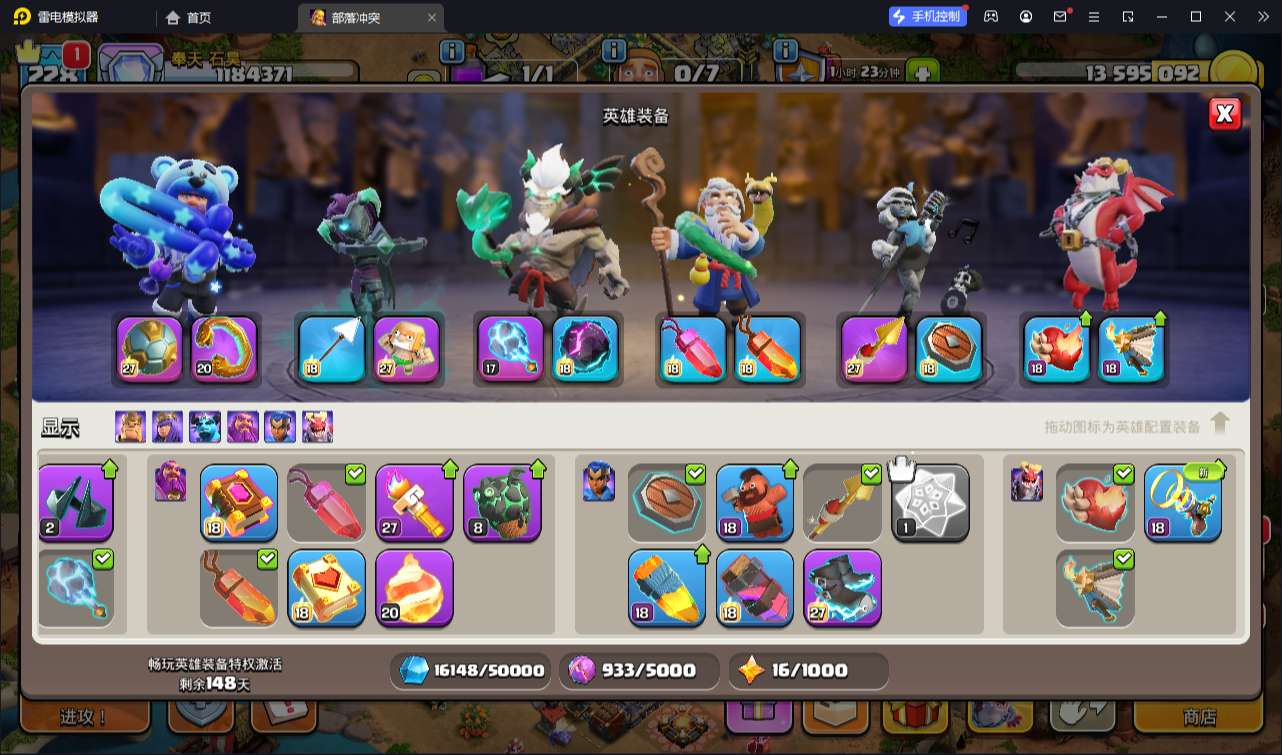This screenshot has width=1282, height=755.
Task: Select the level 8 green rock equipment
Action: click(502, 502)
